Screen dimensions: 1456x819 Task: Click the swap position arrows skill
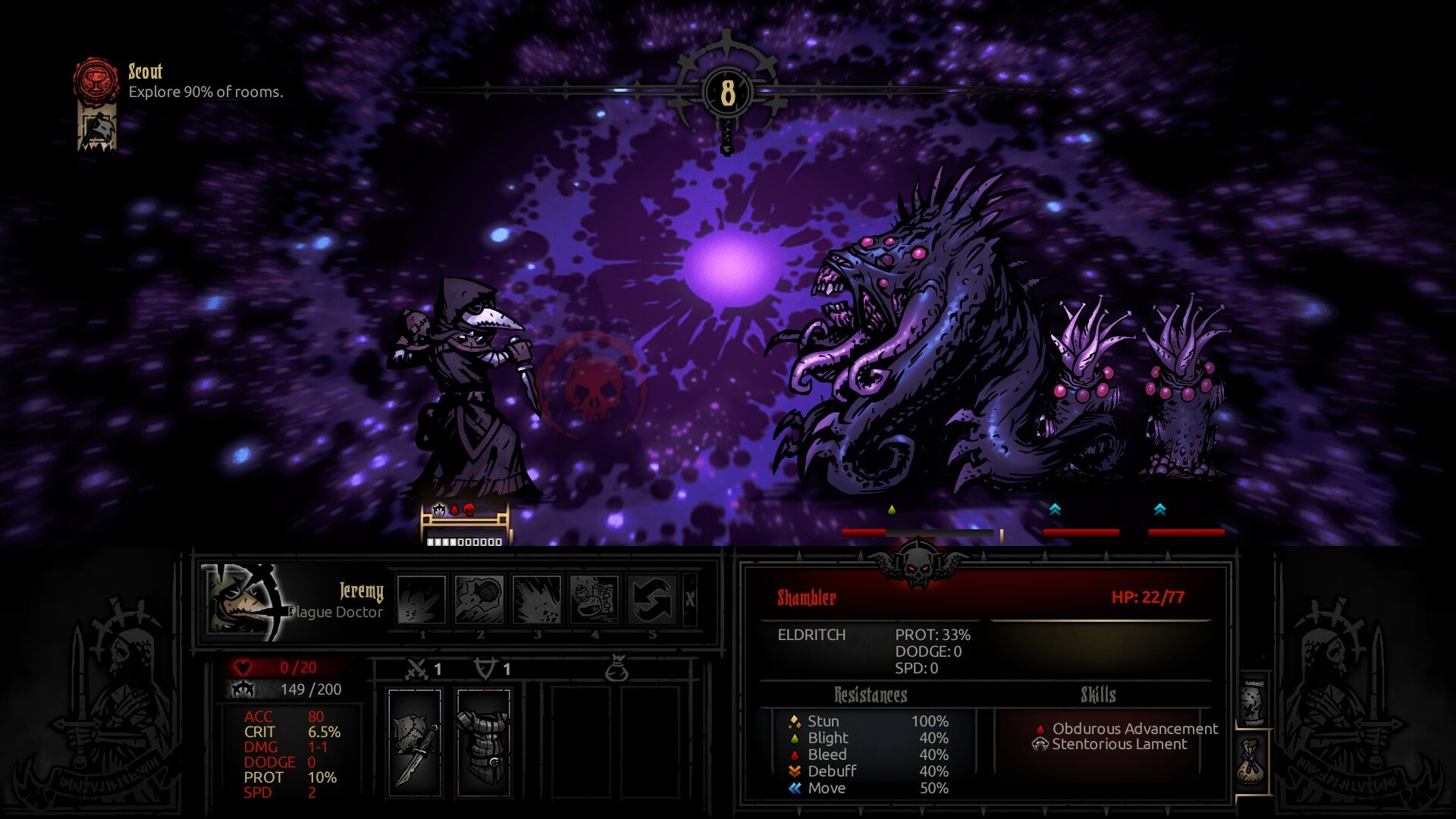pos(652,599)
